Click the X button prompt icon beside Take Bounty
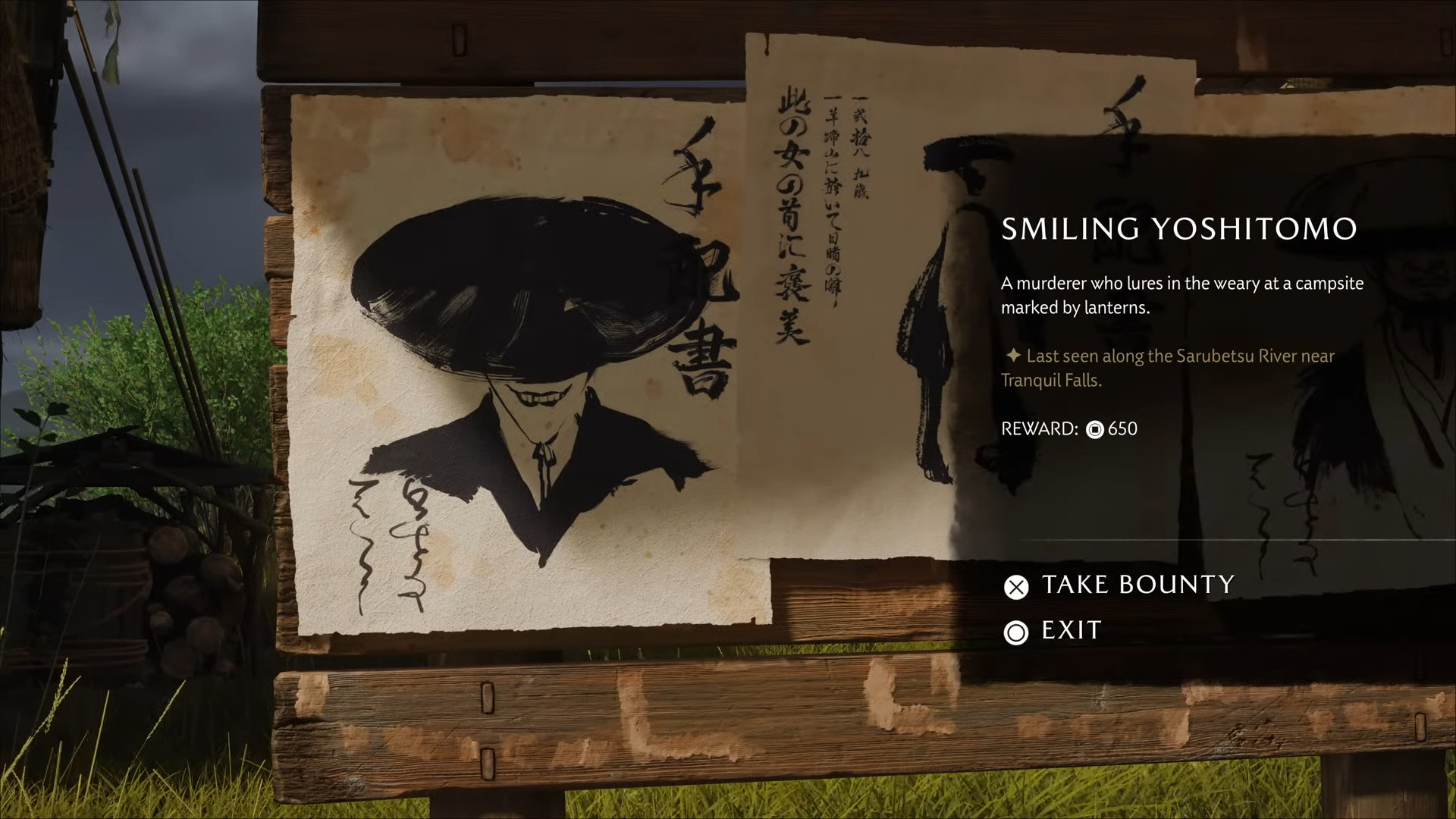This screenshot has width=1456, height=819. click(1016, 587)
